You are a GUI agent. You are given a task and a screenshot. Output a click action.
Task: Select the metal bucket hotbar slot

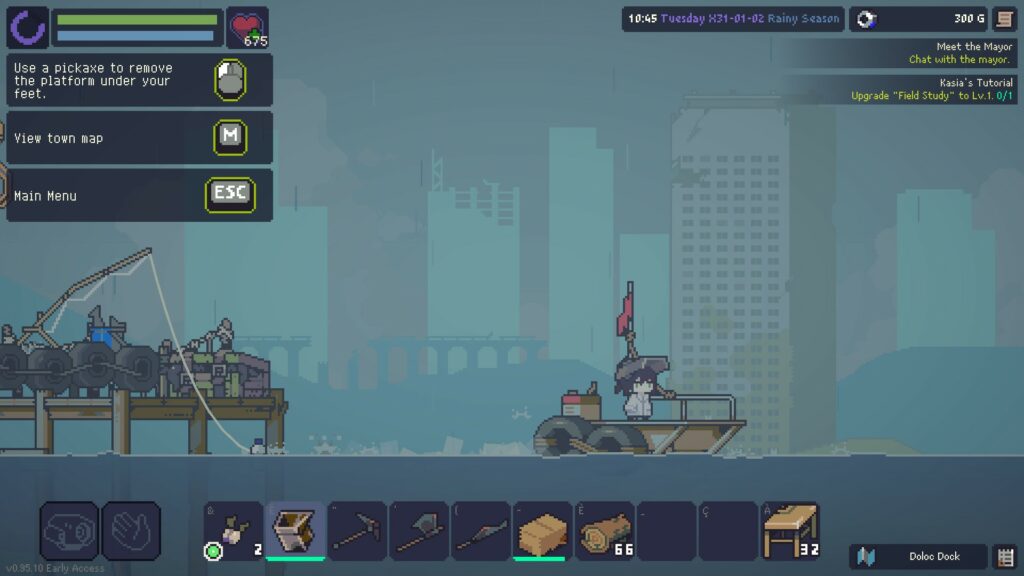pyautogui.click(x=295, y=530)
